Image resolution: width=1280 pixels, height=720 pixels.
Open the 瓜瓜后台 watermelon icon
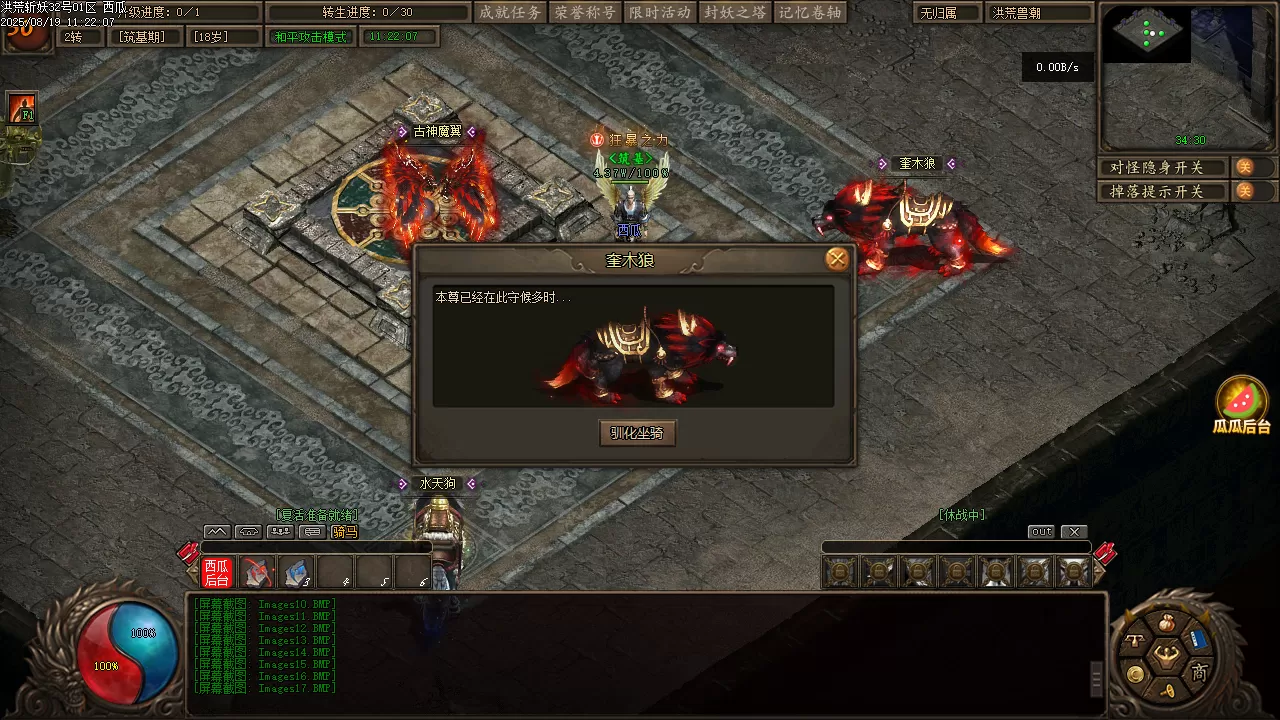[1241, 402]
